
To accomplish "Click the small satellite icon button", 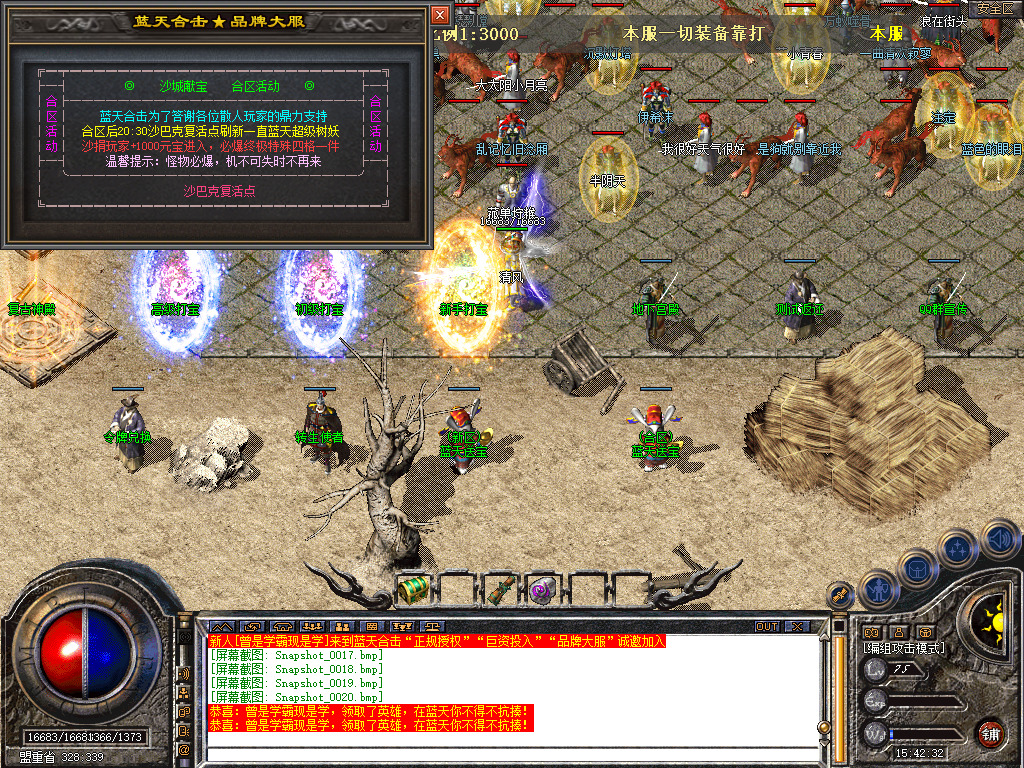I will pyautogui.click(x=842, y=596).
